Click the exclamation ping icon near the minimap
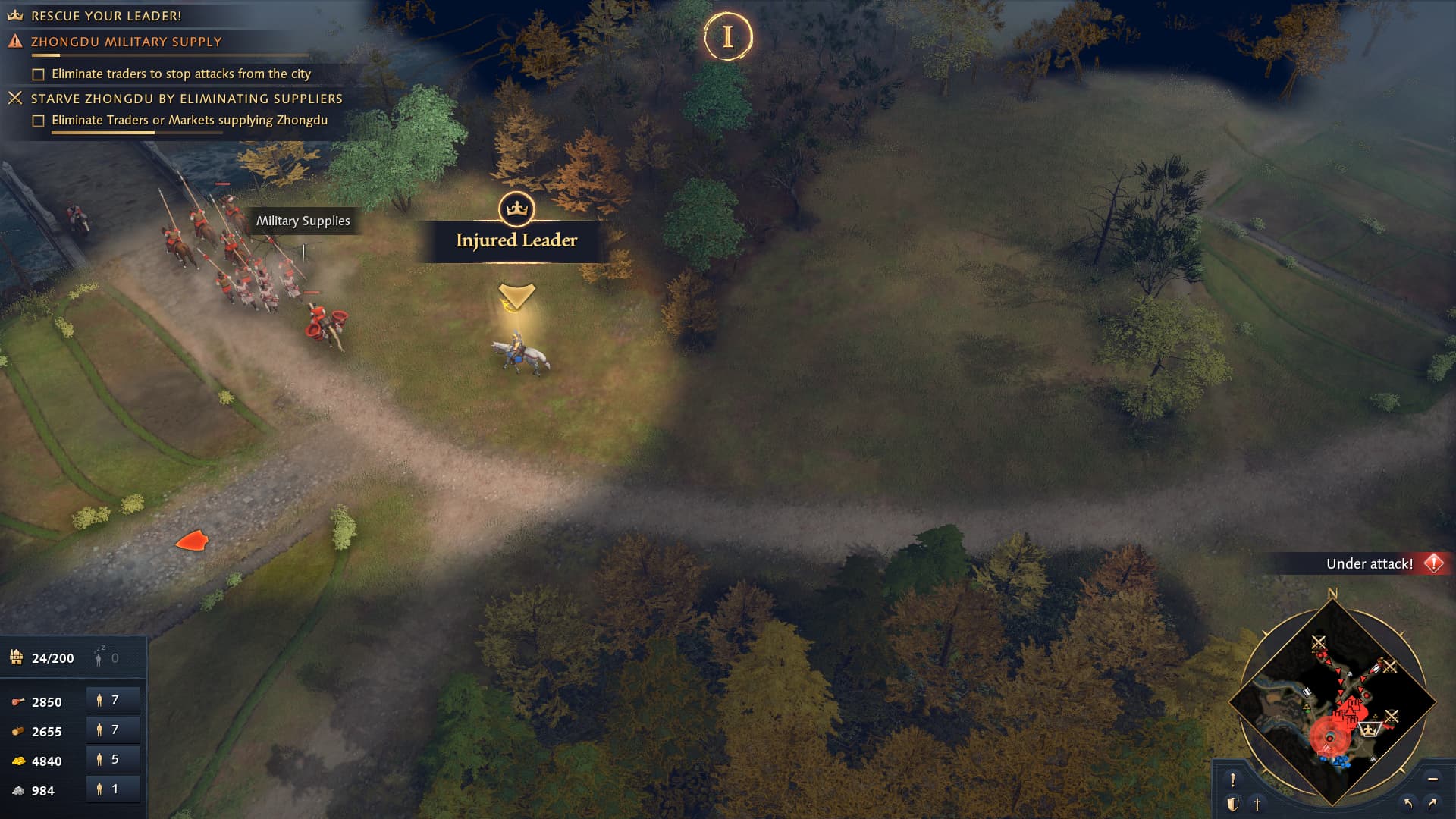The width and height of the screenshot is (1456, 819). [1233, 779]
